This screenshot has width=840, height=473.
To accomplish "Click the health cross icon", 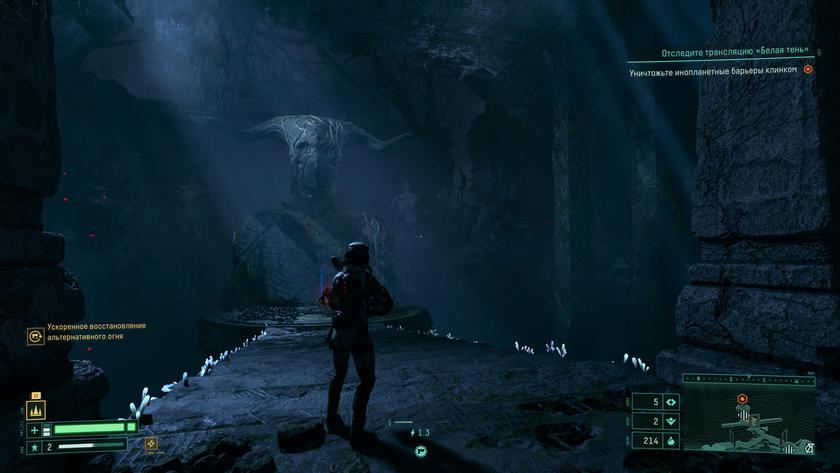I will point(35,429).
